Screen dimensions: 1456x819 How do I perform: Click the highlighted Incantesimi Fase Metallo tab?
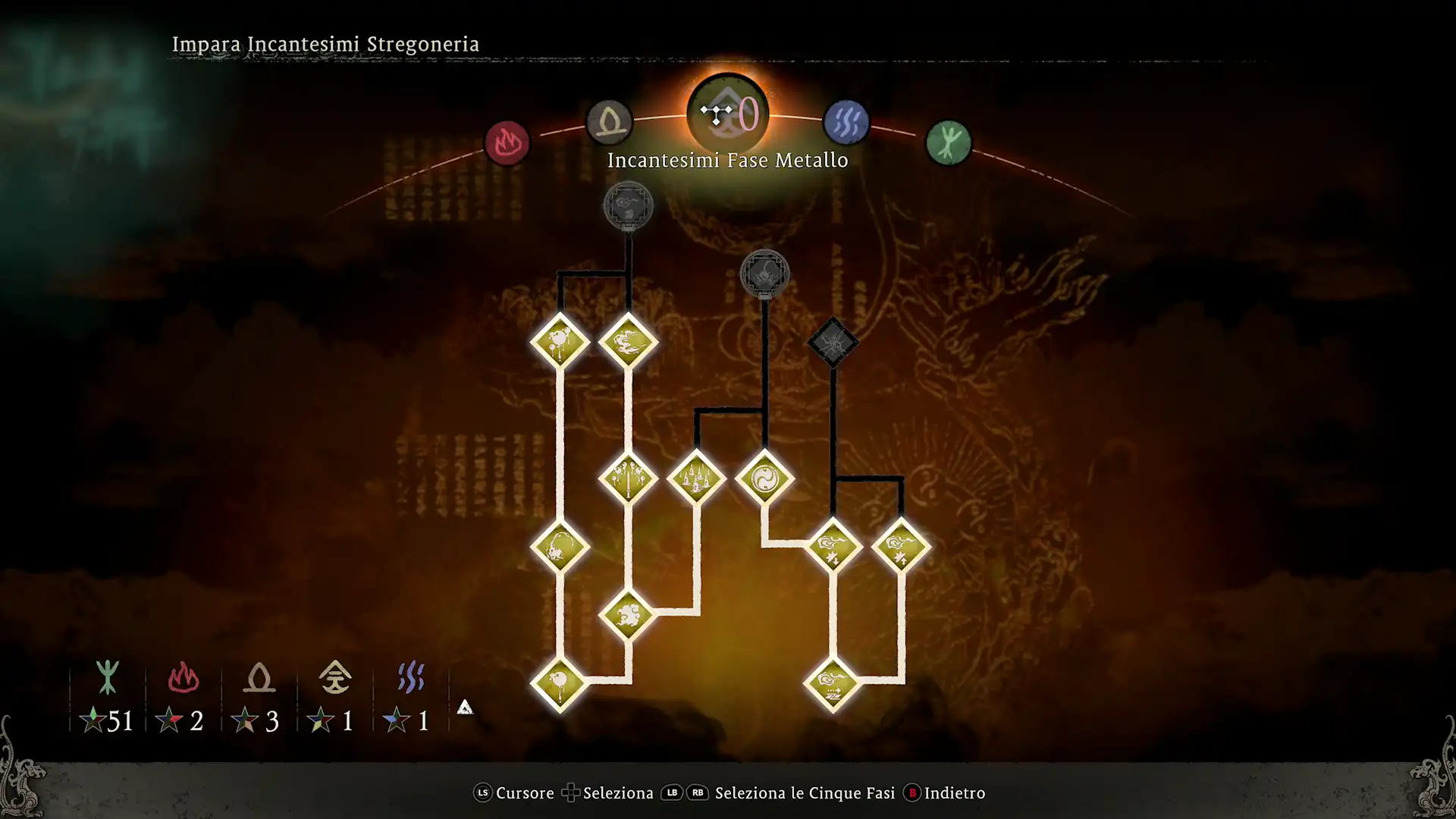[x=727, y=114]
